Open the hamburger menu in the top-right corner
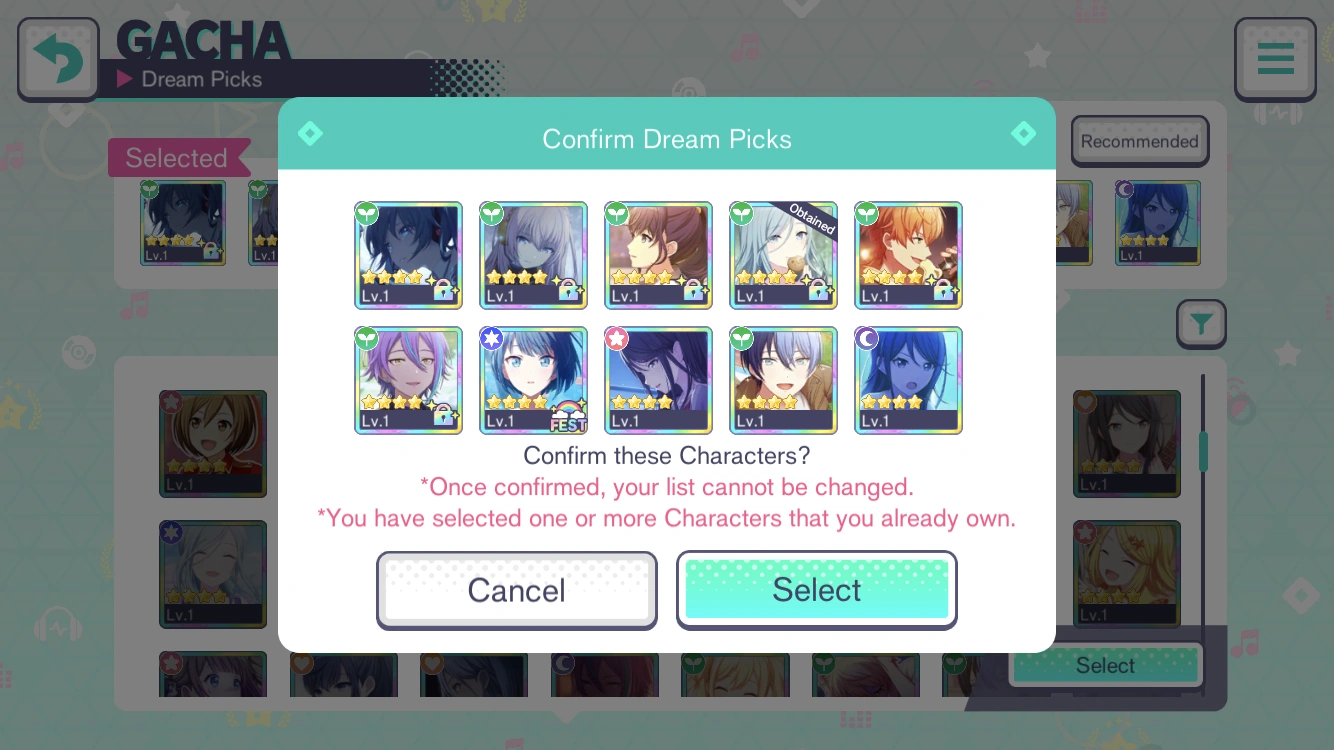 tap(1275, 58)
